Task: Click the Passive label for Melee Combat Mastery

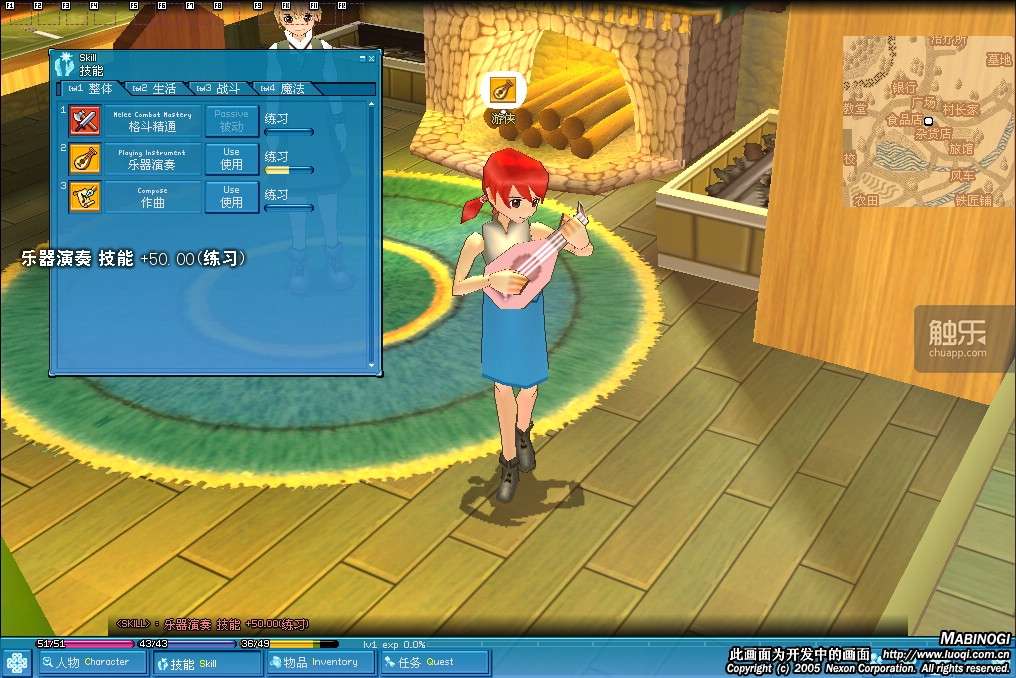Action: pos(232,121)
